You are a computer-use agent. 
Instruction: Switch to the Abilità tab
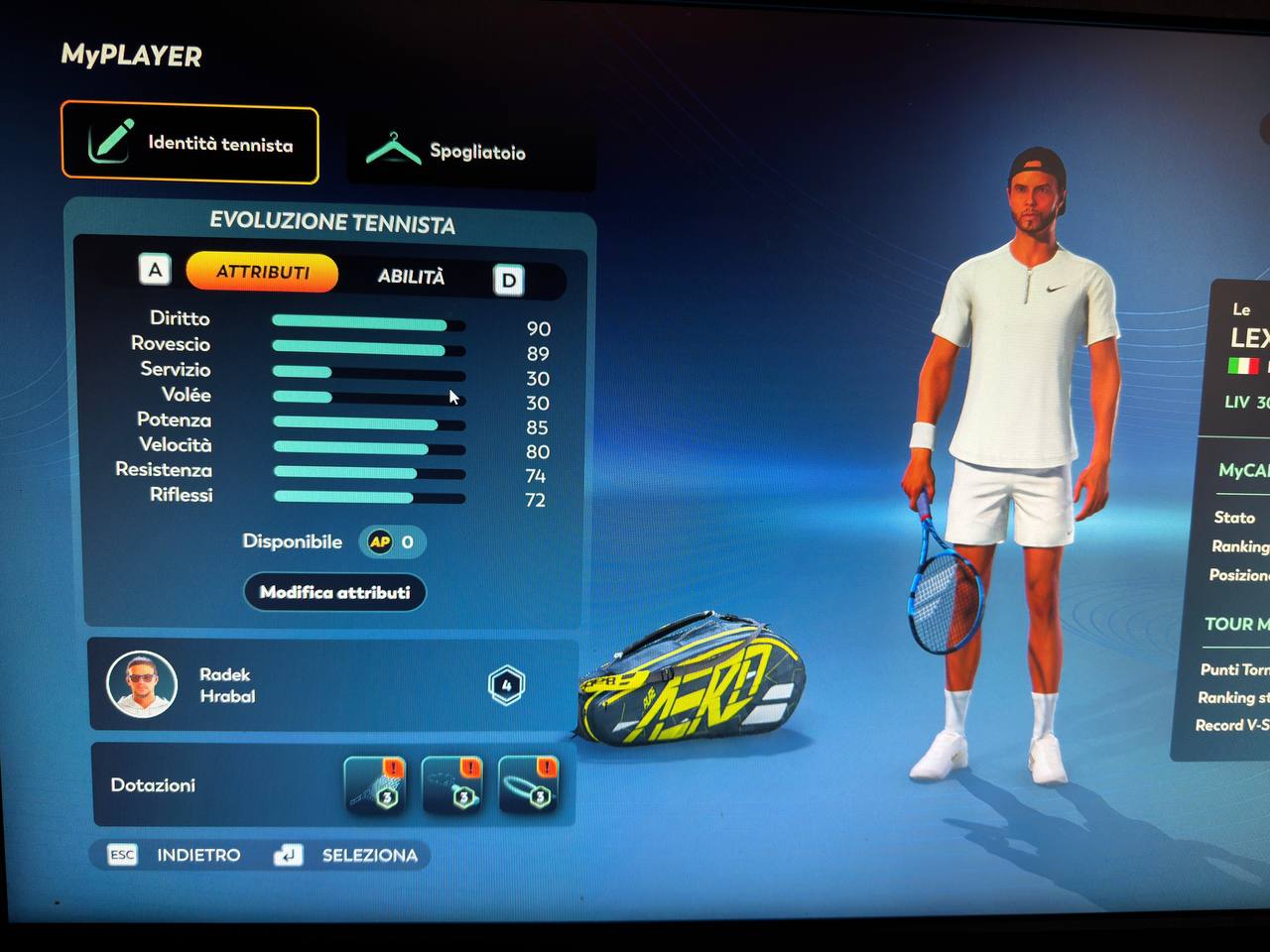coord(411,277)
